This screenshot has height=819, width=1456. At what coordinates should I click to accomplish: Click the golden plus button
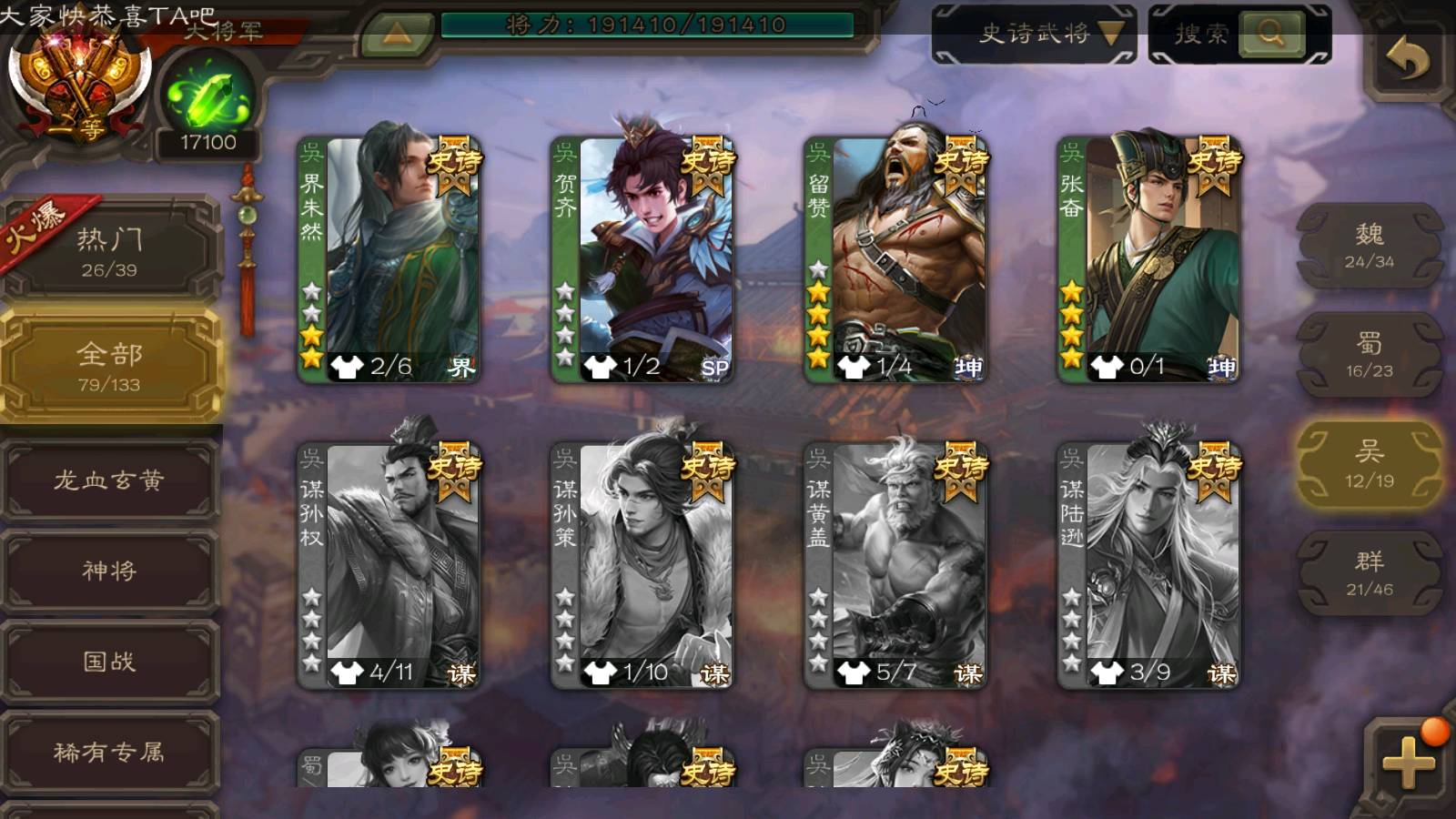coord(1408,761)
